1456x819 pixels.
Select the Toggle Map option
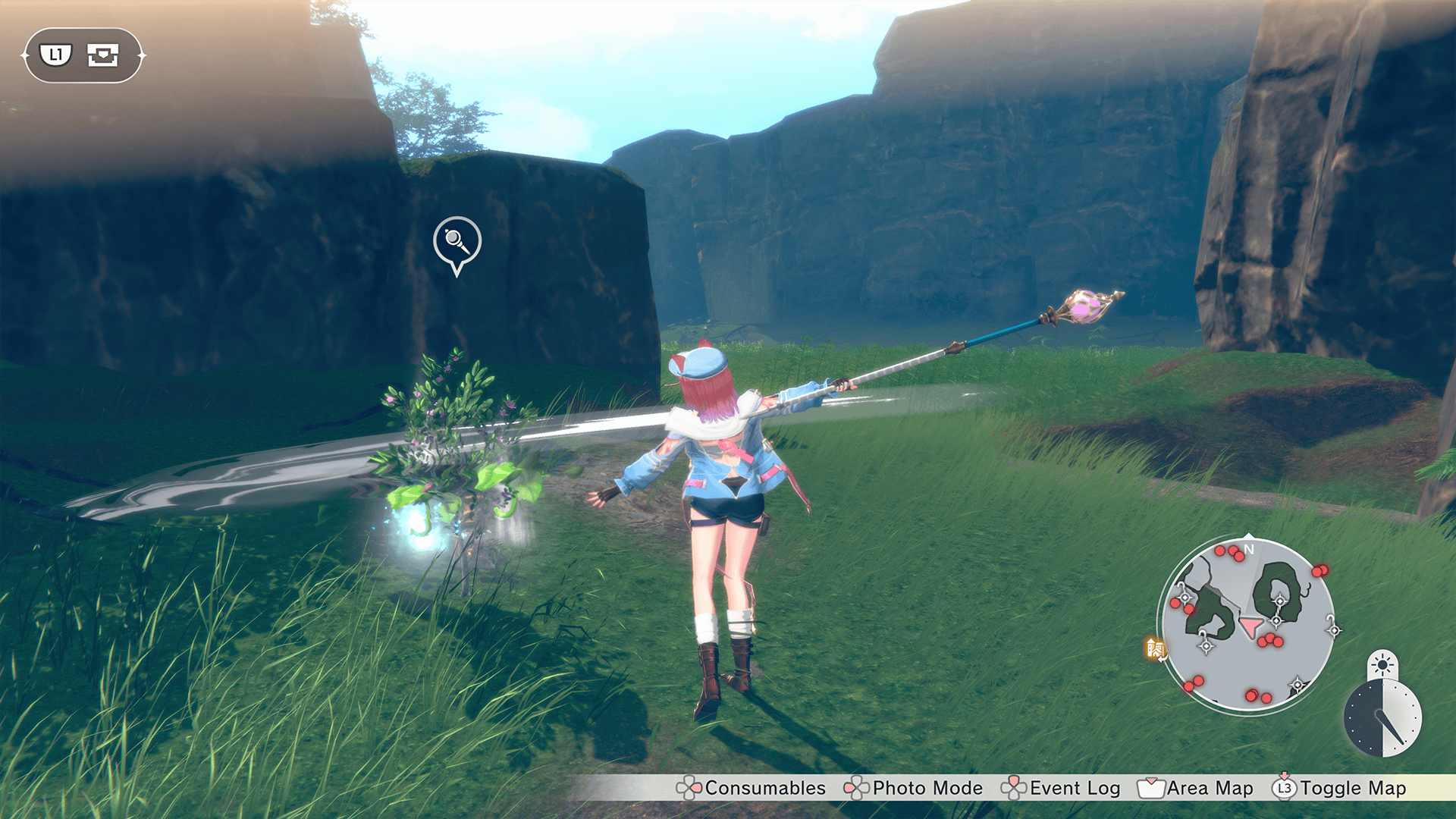[x=1340, y=788]
